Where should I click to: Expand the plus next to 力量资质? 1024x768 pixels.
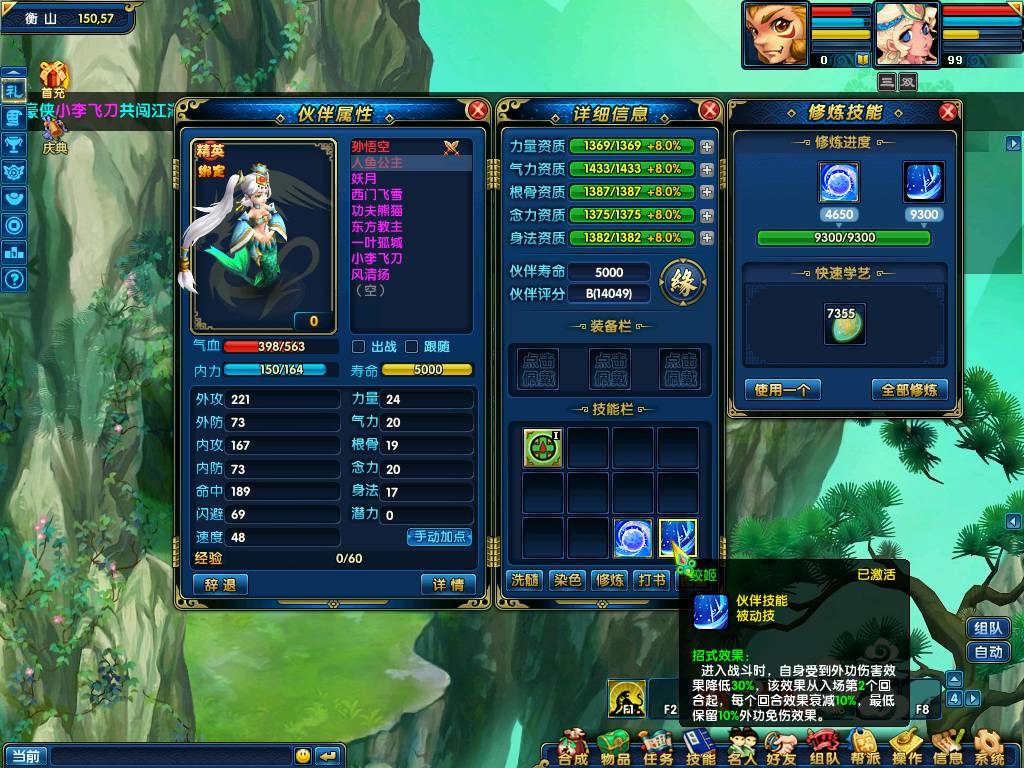click(x=707, y=146)
